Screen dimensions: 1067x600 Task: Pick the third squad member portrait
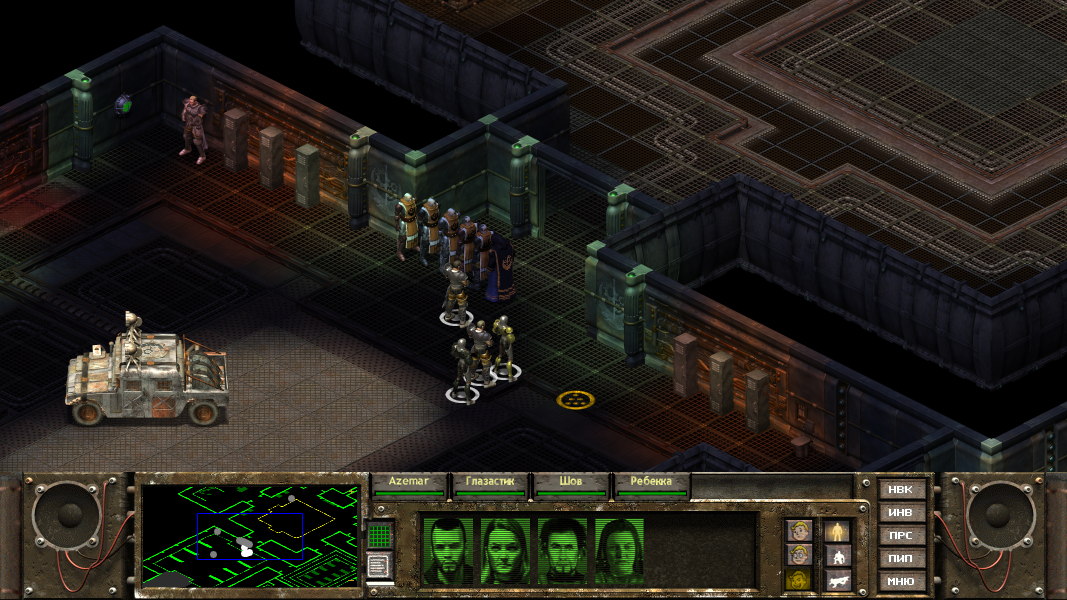(562, 550)
